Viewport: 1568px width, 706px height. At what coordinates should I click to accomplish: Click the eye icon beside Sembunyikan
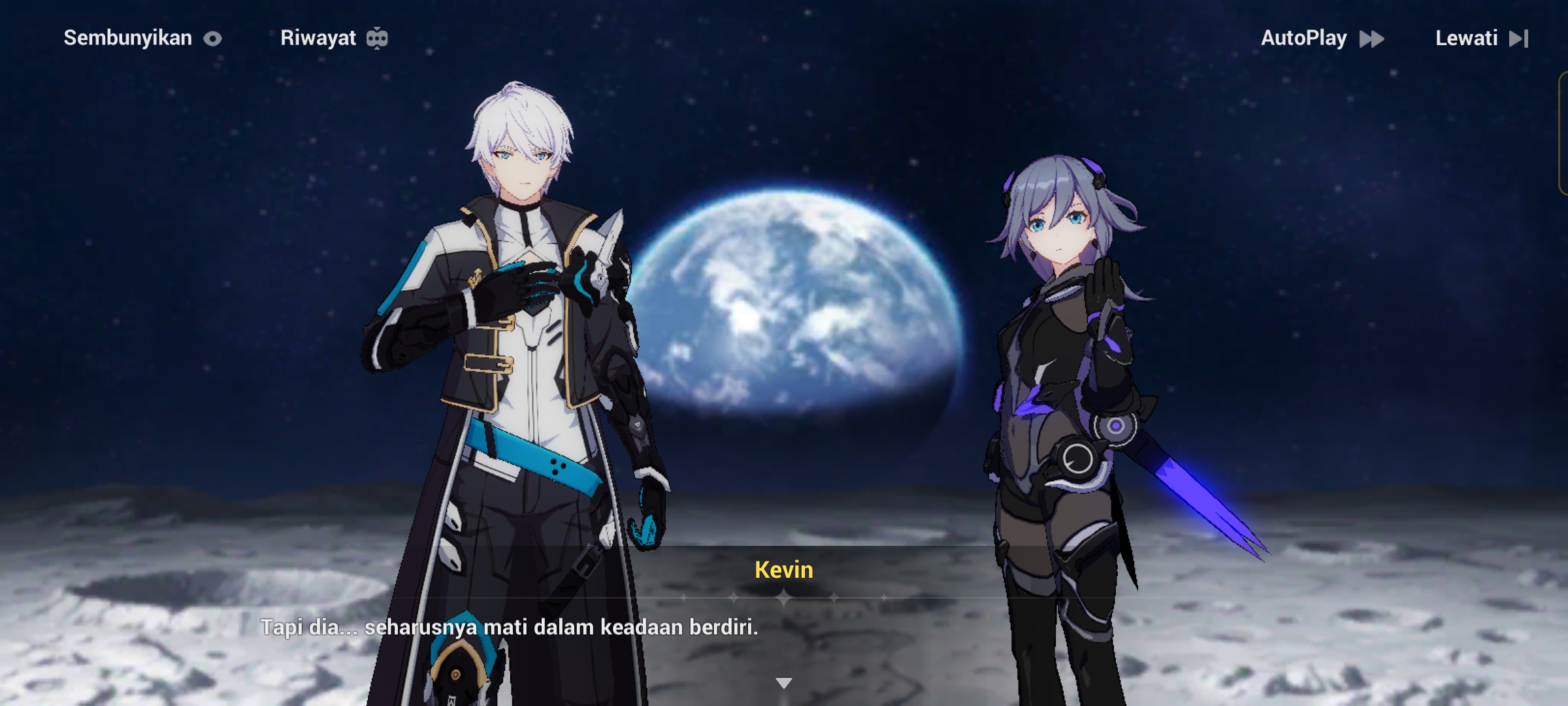212,38
